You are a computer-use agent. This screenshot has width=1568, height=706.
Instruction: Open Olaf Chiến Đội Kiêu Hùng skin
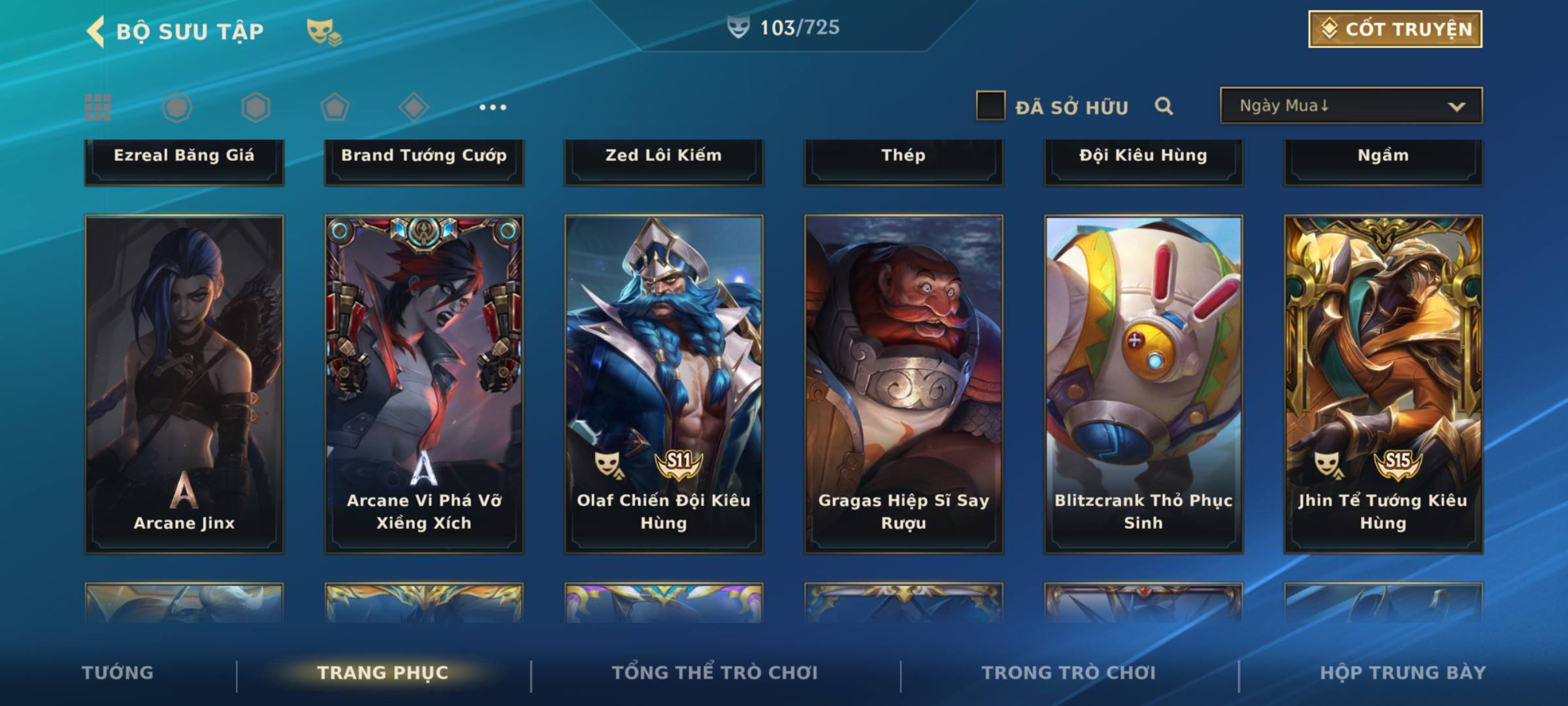664,384
